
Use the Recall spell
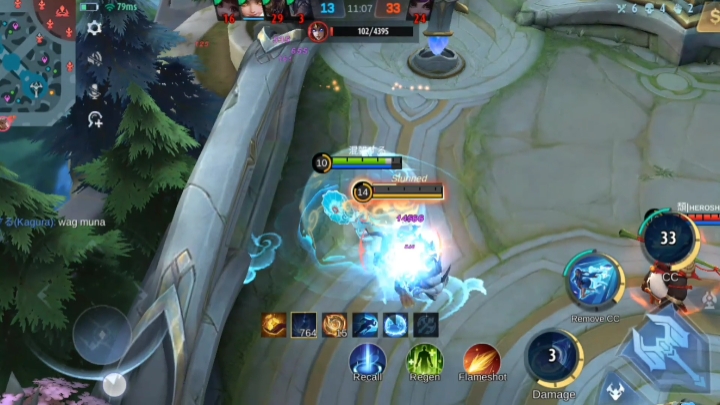368,359
